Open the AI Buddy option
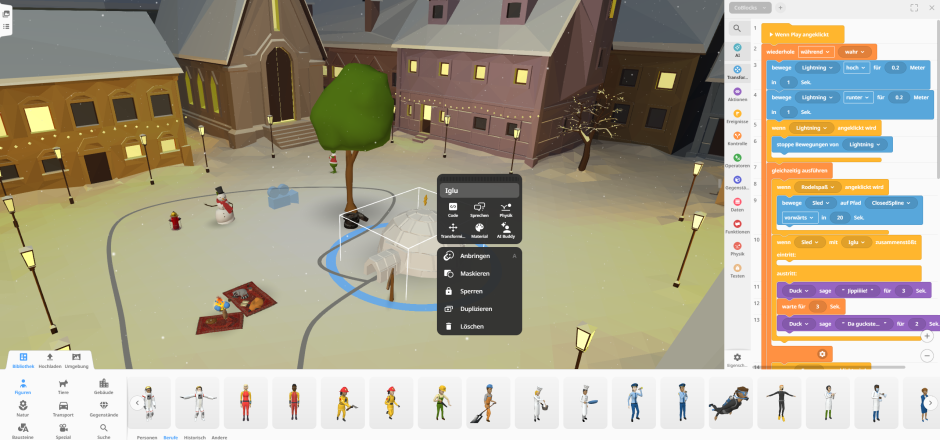The image size is (940, 440). (x=506, y=230)
